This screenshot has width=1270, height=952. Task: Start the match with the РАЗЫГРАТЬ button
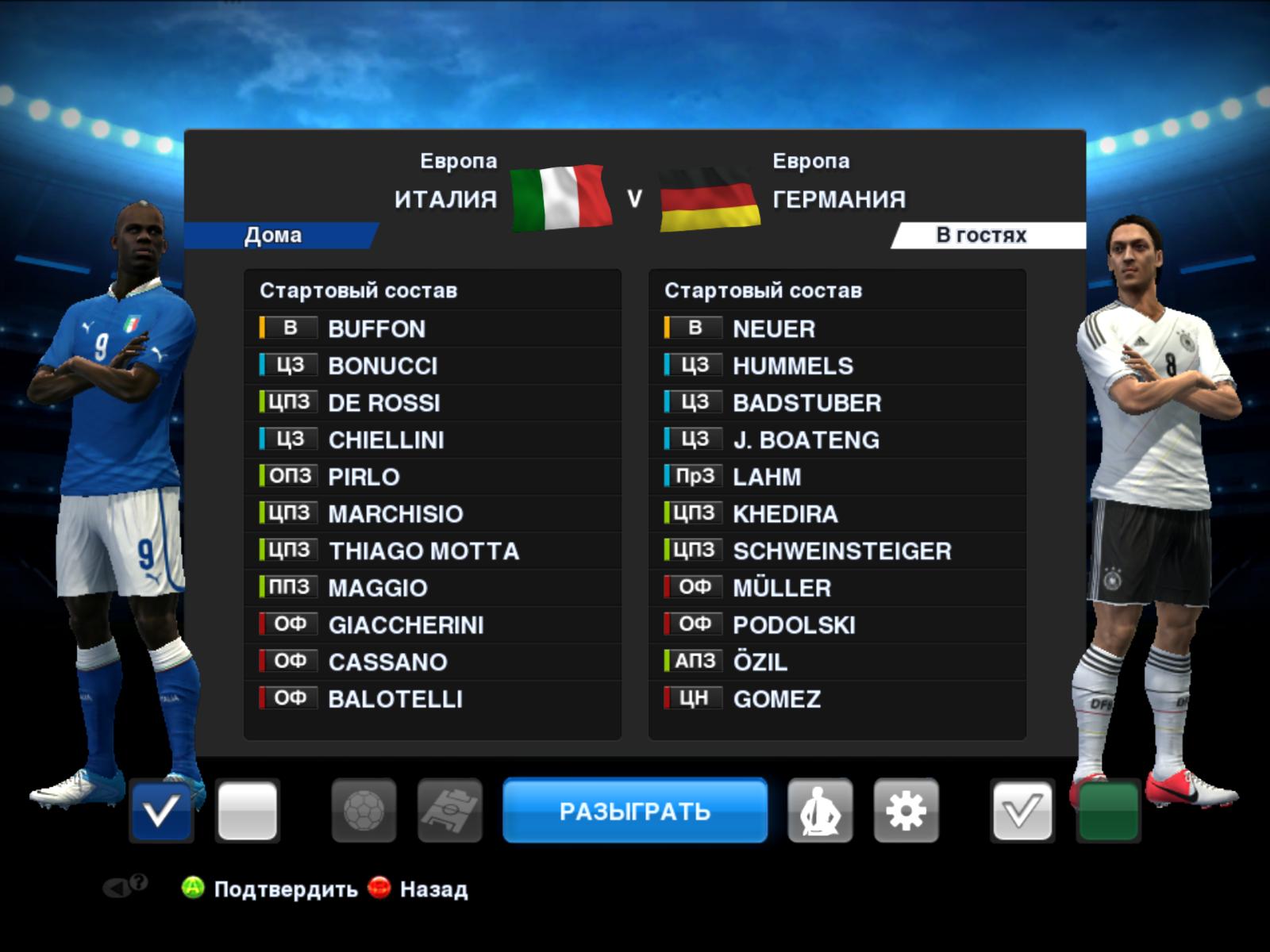634,811
